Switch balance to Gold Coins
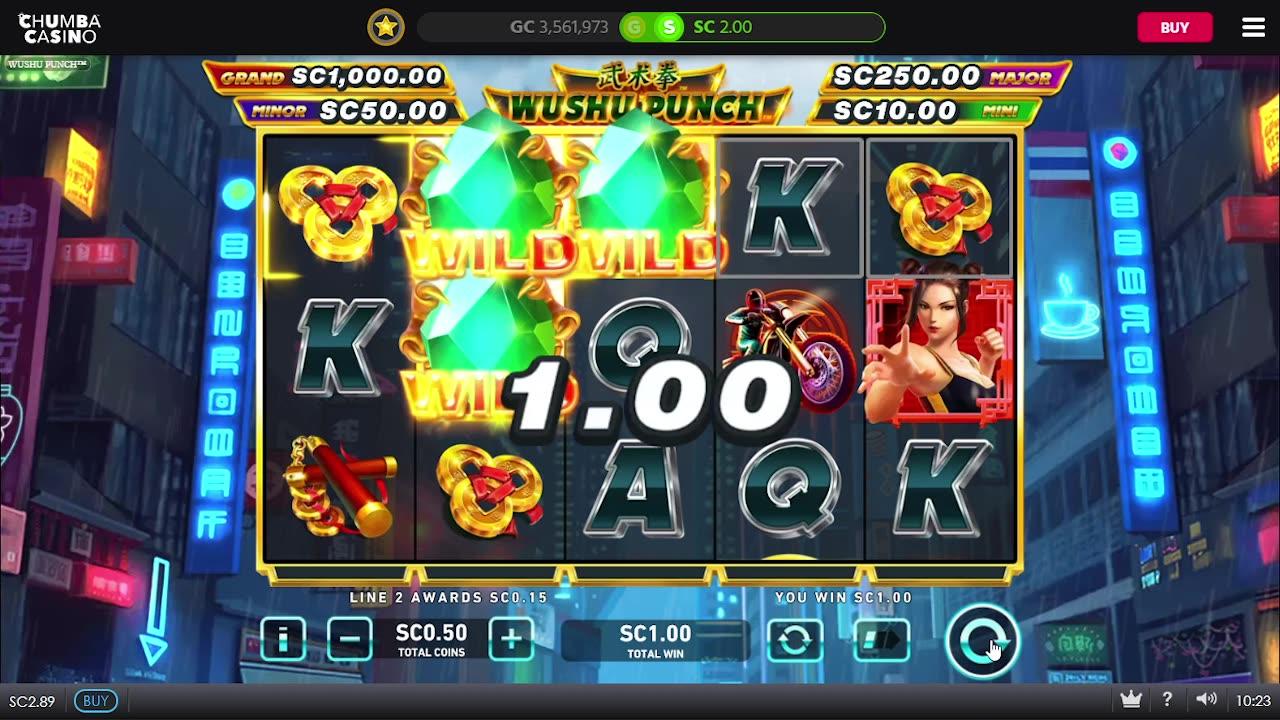This screenshot has height=720, width=1280. tap(634, 27)
